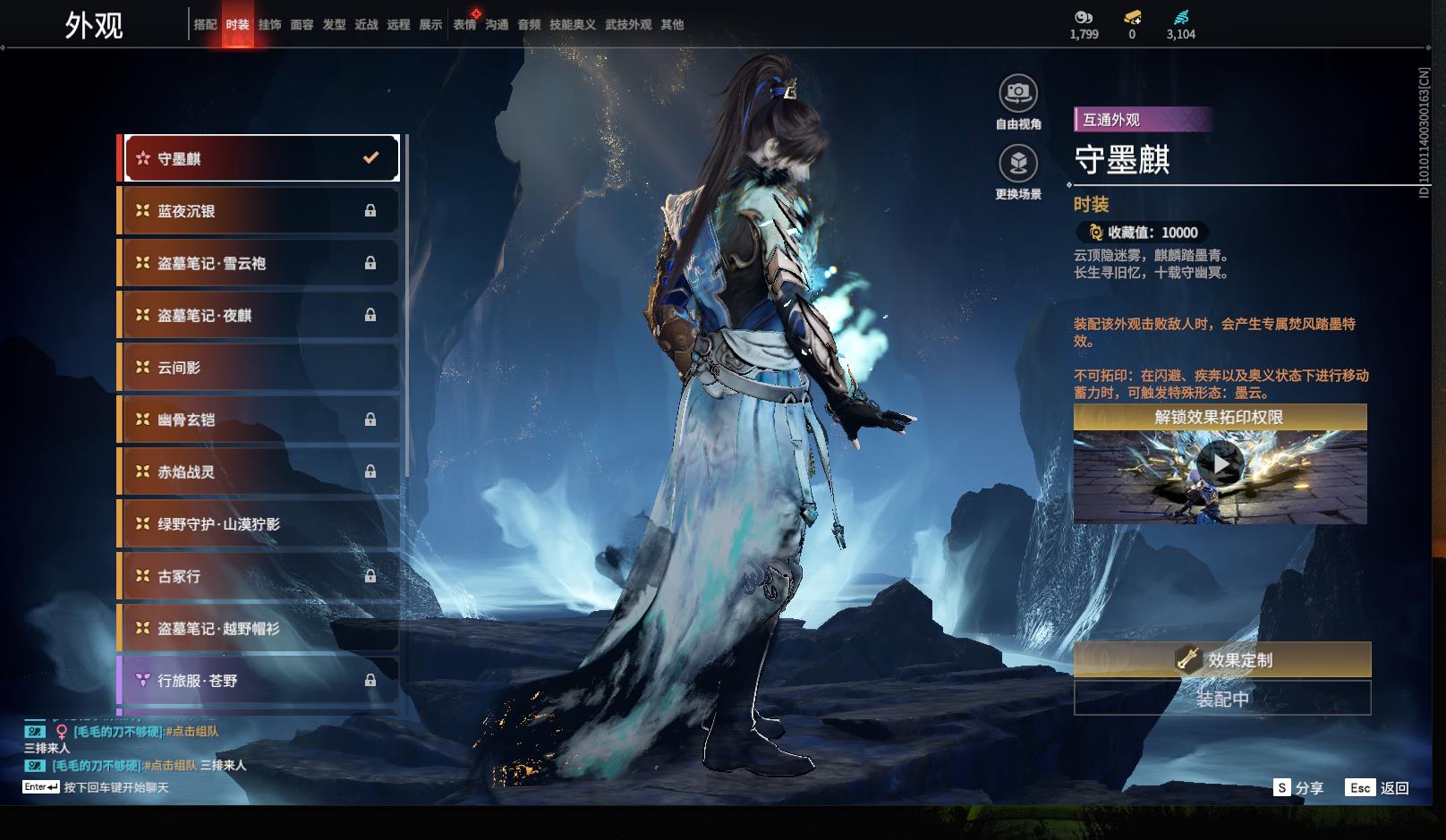Choose the 赤焰战灵 outfit

click(259, 471)
